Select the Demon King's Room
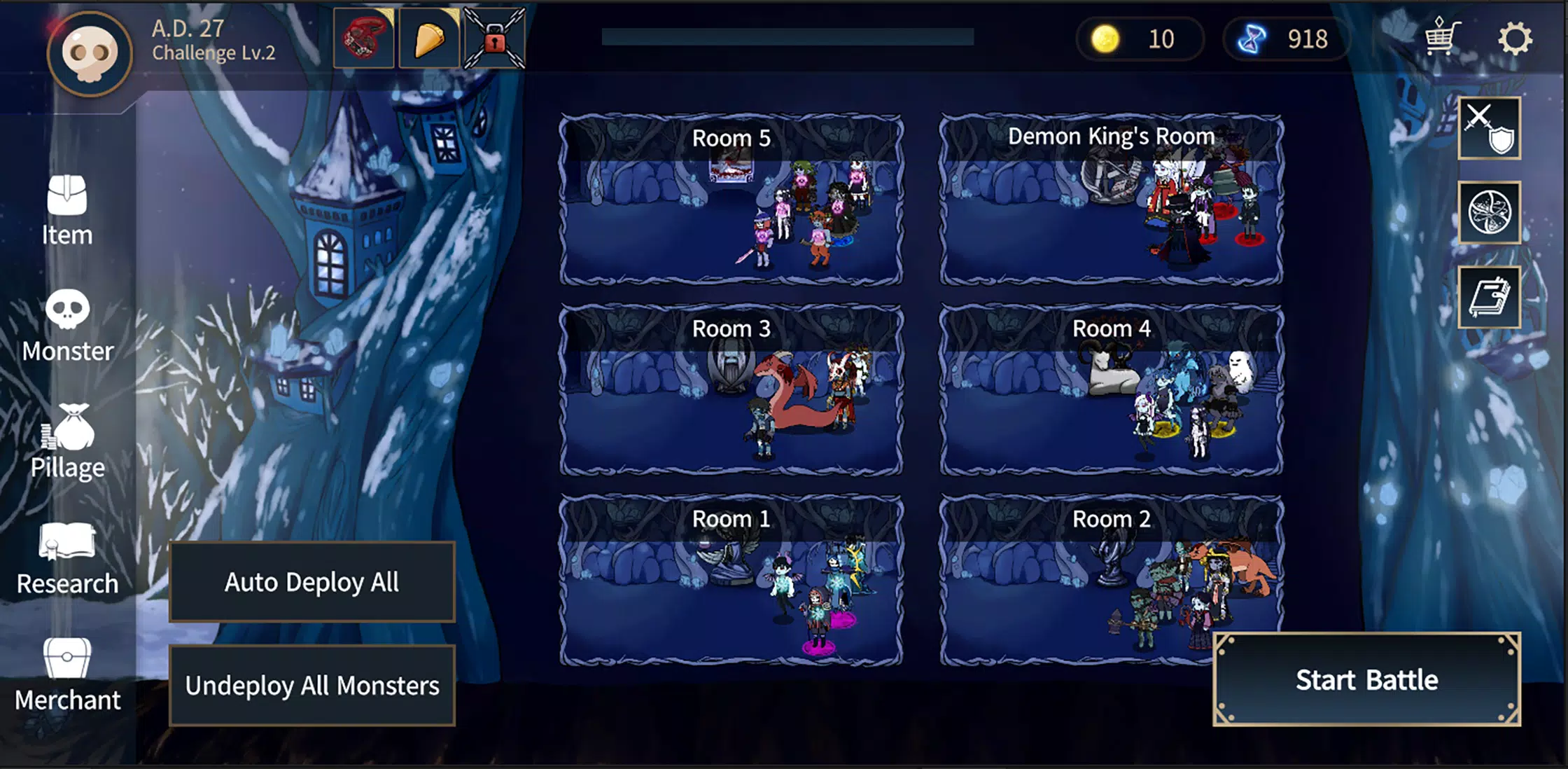The height and width of the screenshot is (769, 1568). coord(1111,200)
